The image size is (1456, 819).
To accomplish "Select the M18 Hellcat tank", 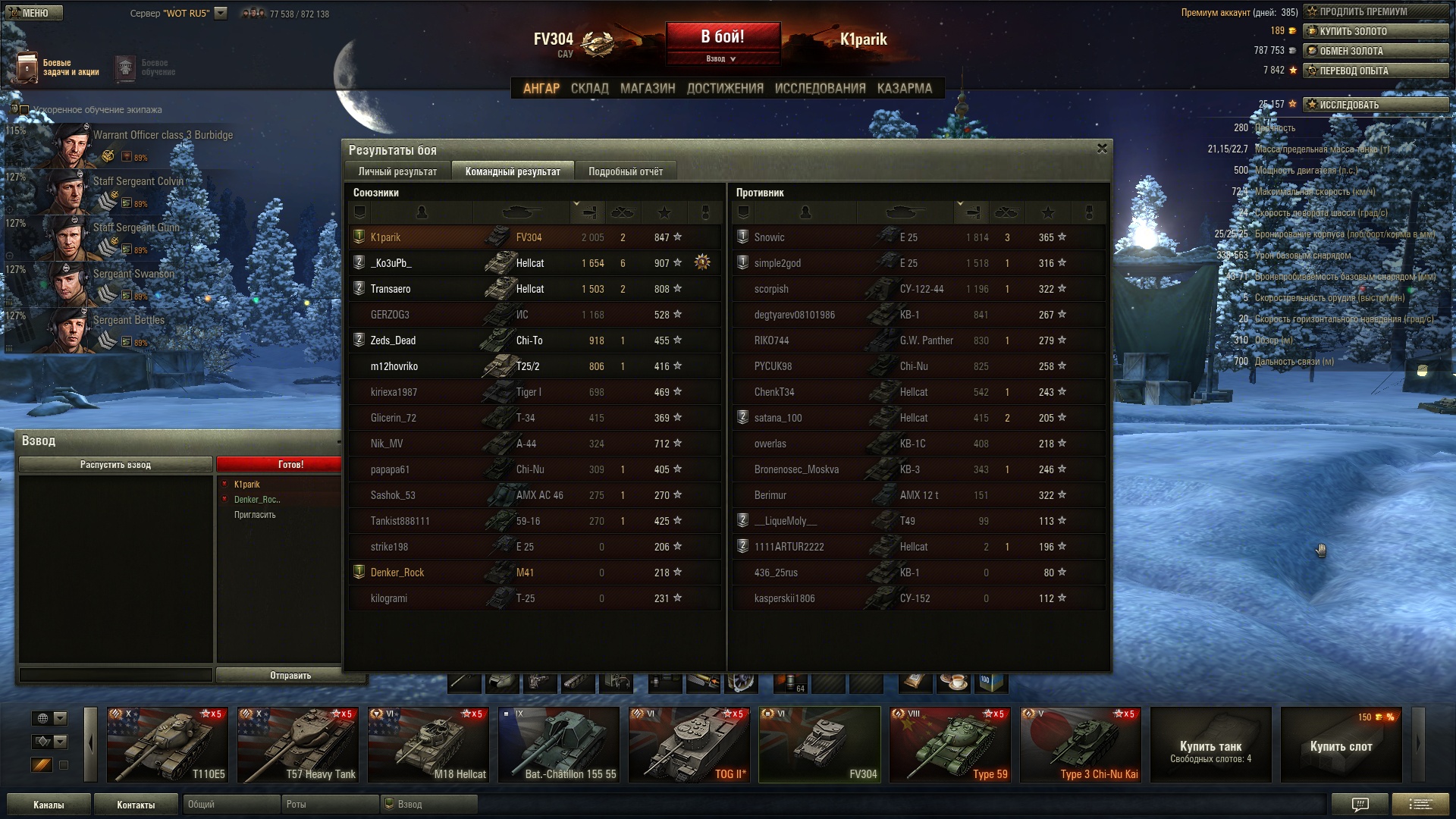I will point(428,744).
